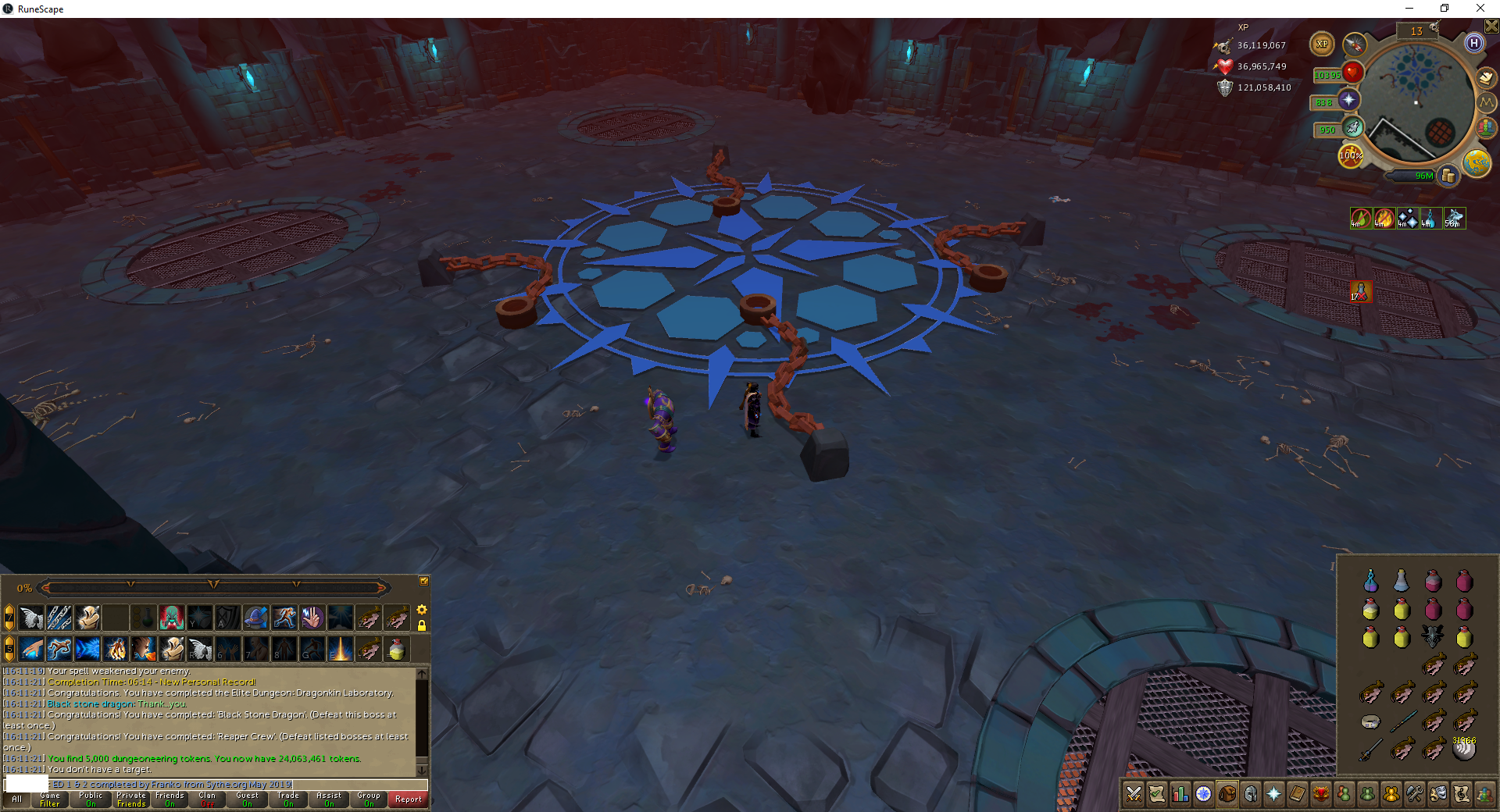Viewport: 1500px width, 812px height.
Task: Open the crossed-swords combat settings panel
Action: pyautogui.click(x=1134, y=795)
